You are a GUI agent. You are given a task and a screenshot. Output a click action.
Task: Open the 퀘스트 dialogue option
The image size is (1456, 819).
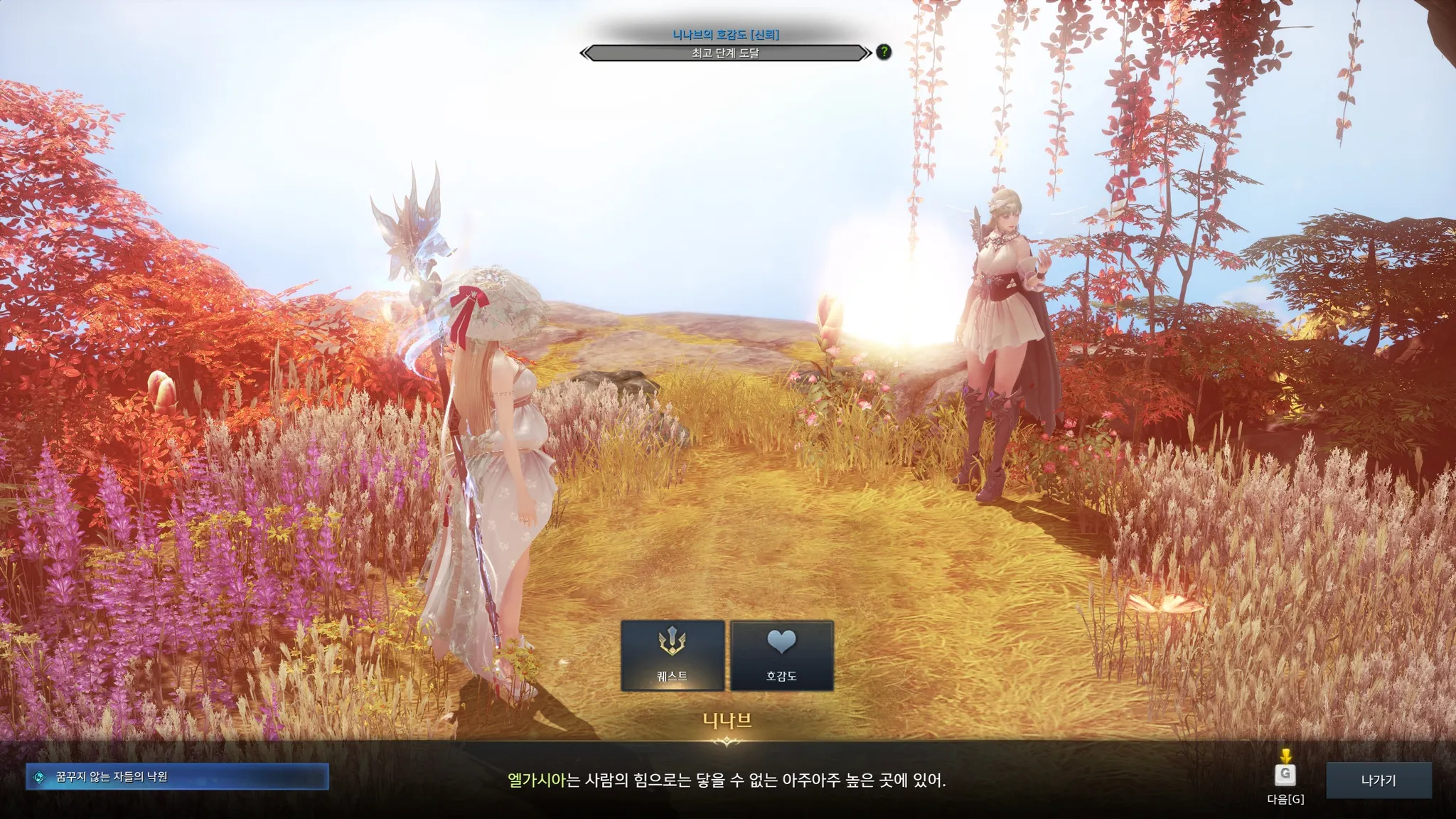tap(673, 655)
